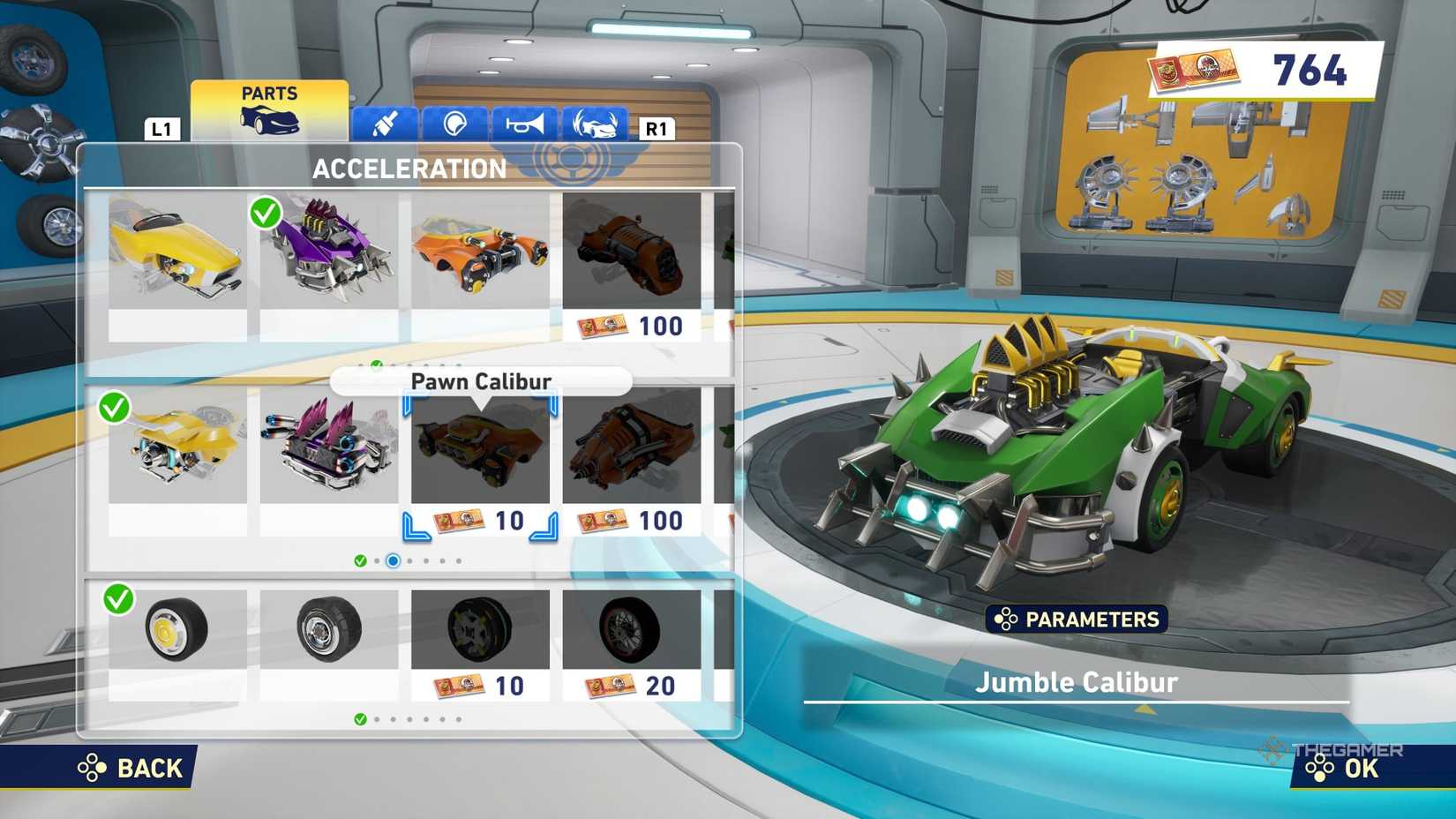Open the Pawn Calibur tooltip label
Image resolution: width=1456 pixels, height=819 pixels.
click(x=481, y=381)
